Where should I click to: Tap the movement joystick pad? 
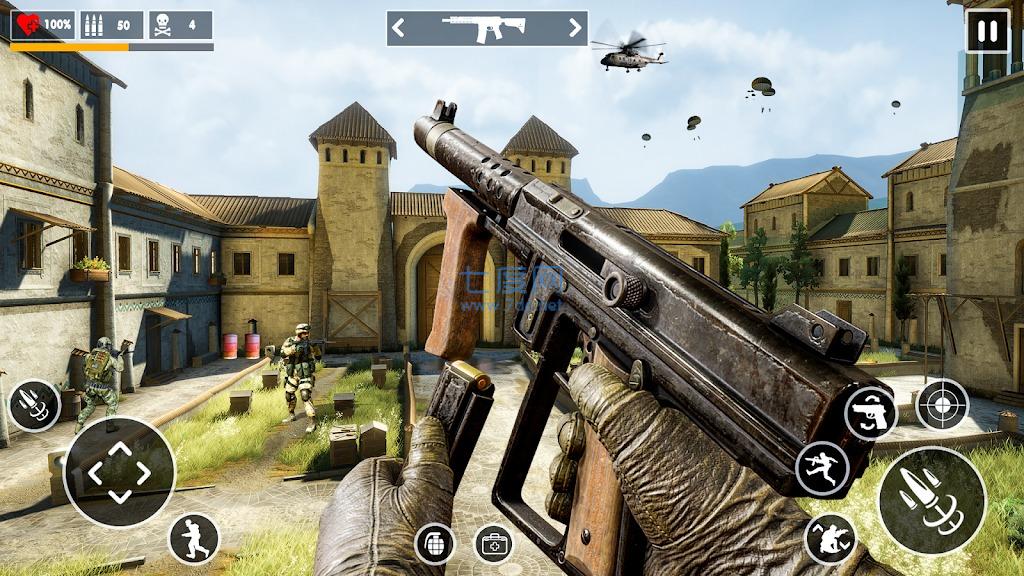click(x=119, y=472)
